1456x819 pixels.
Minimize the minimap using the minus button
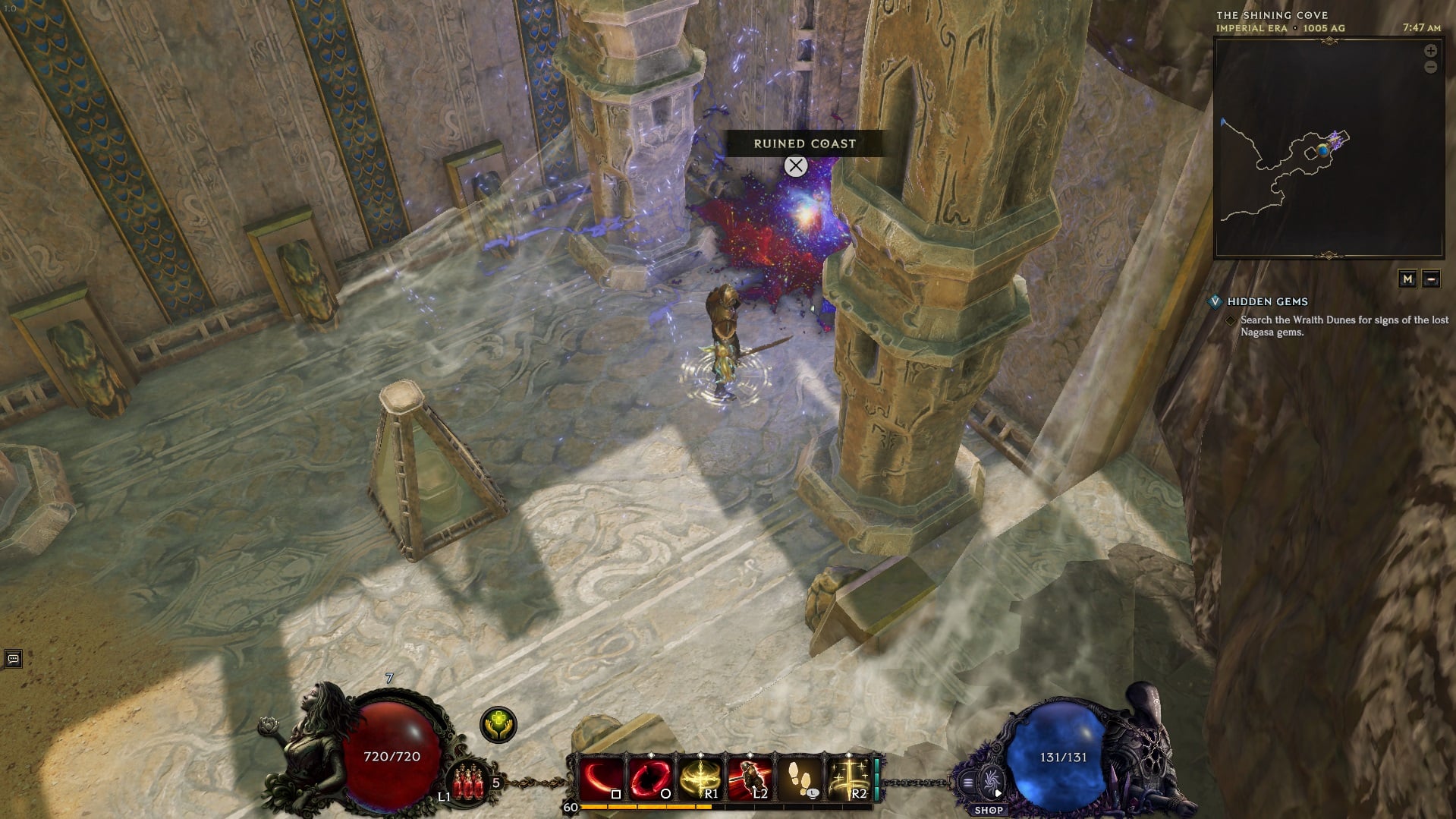1432,279
